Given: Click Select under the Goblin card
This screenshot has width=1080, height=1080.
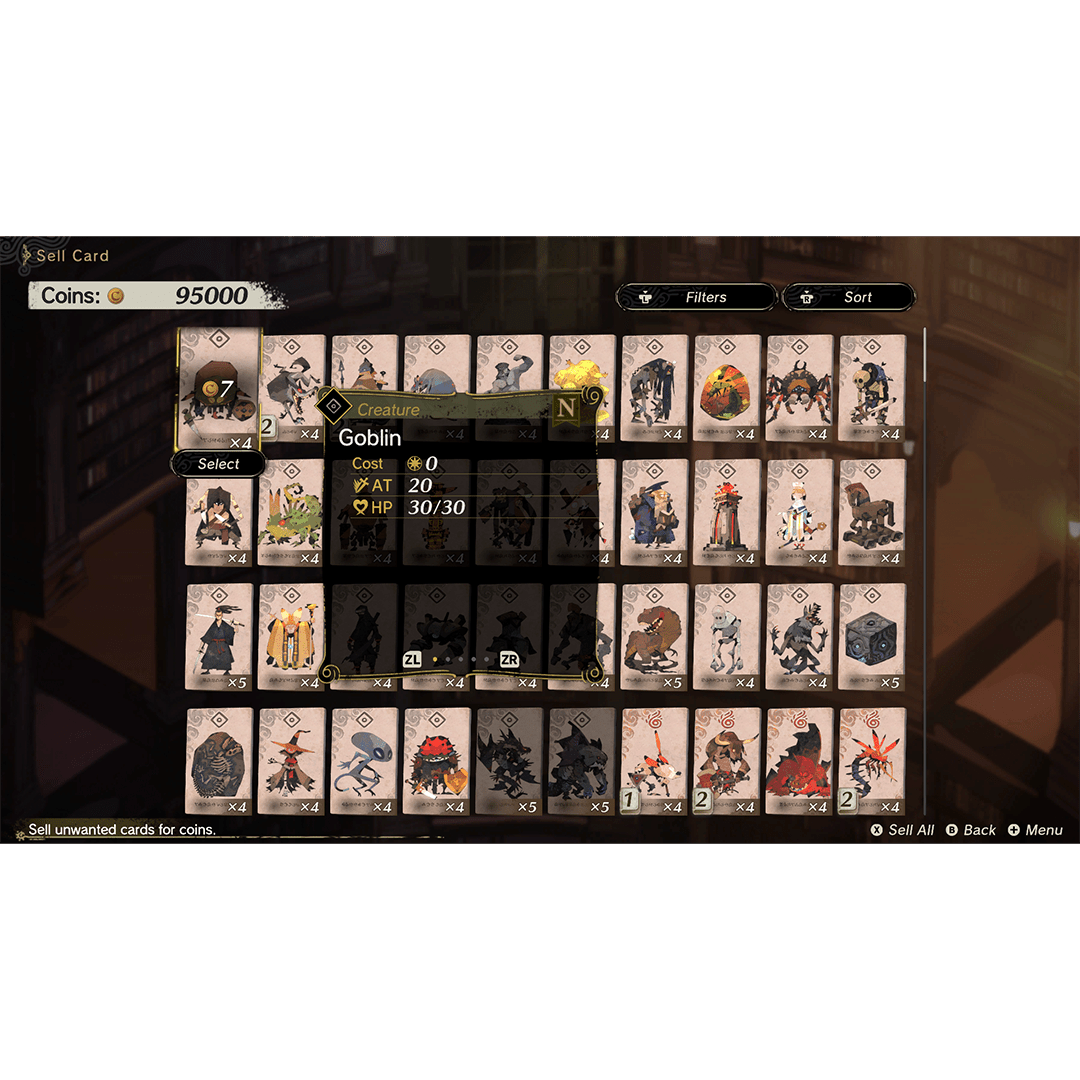Looking at the screenshot, I should [219, 464].
